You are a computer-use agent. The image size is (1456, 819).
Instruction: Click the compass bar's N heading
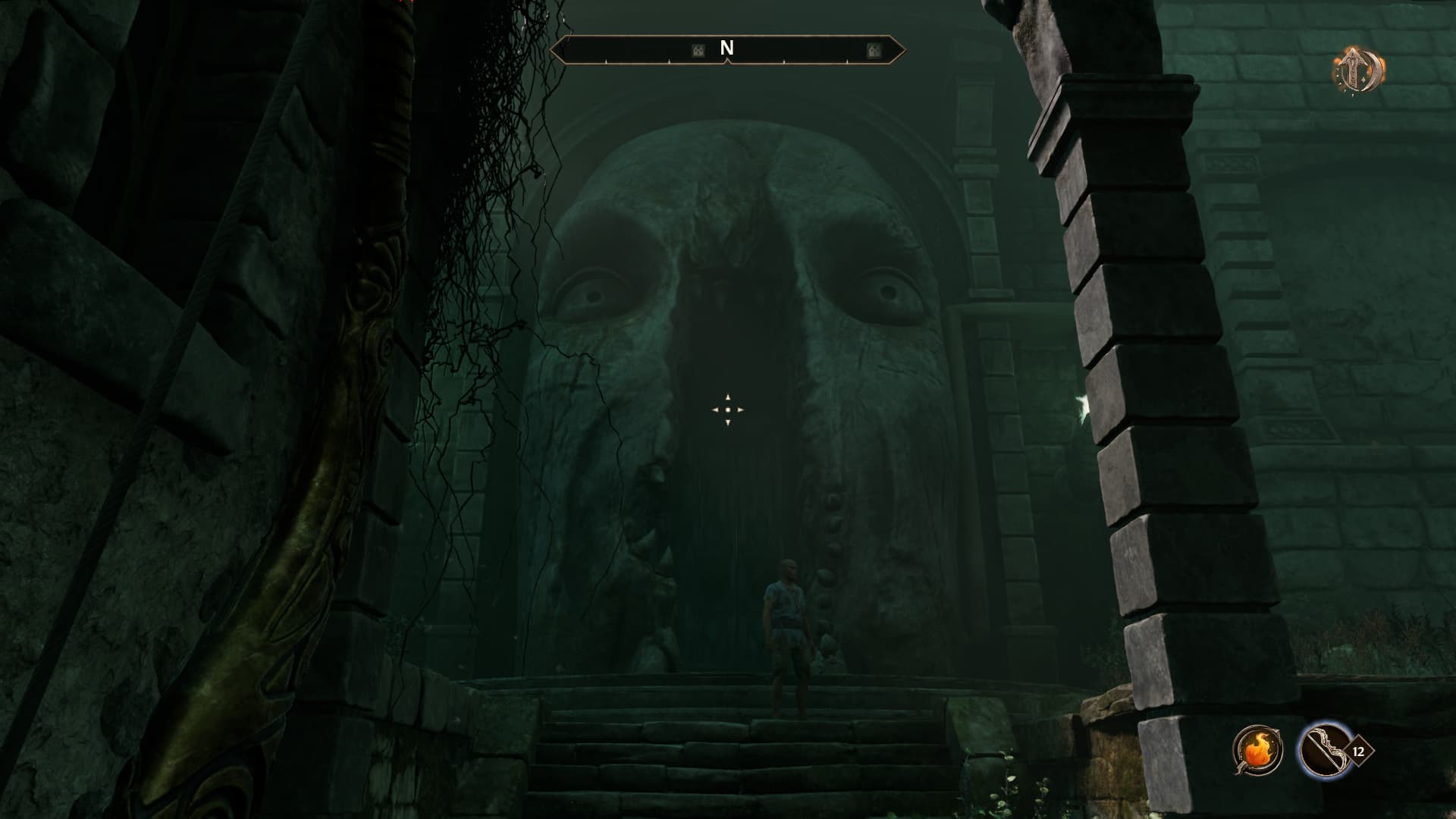pyautogui.click(x=726, y=49)
